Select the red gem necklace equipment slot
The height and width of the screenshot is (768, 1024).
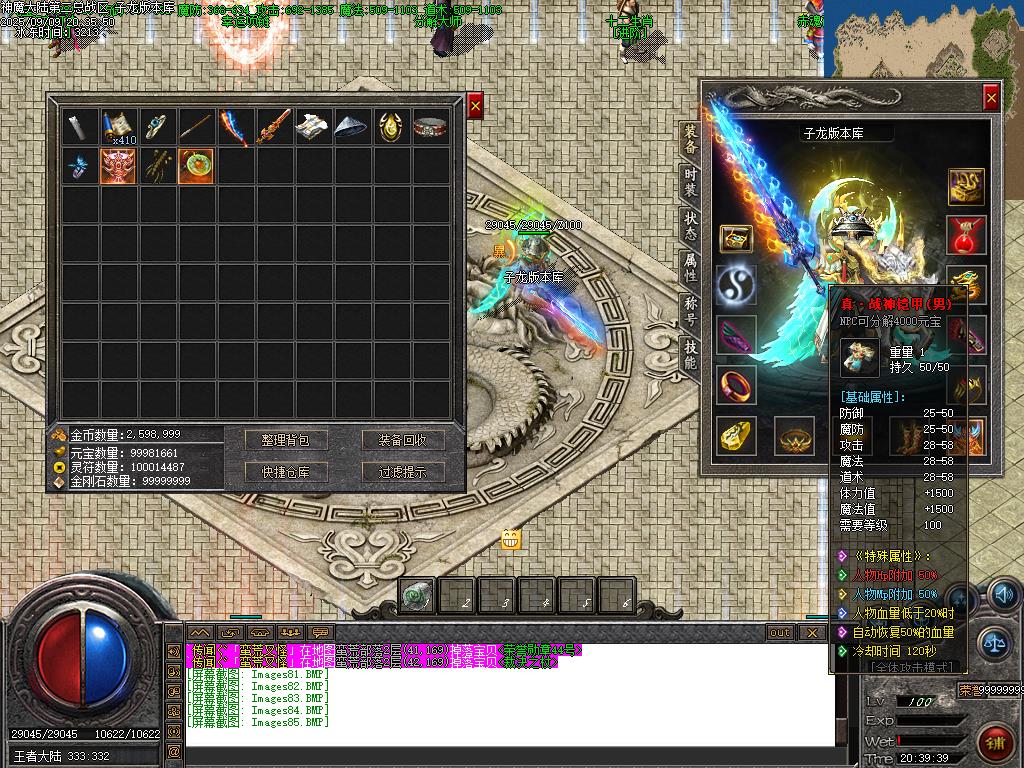tap(966, 235)
